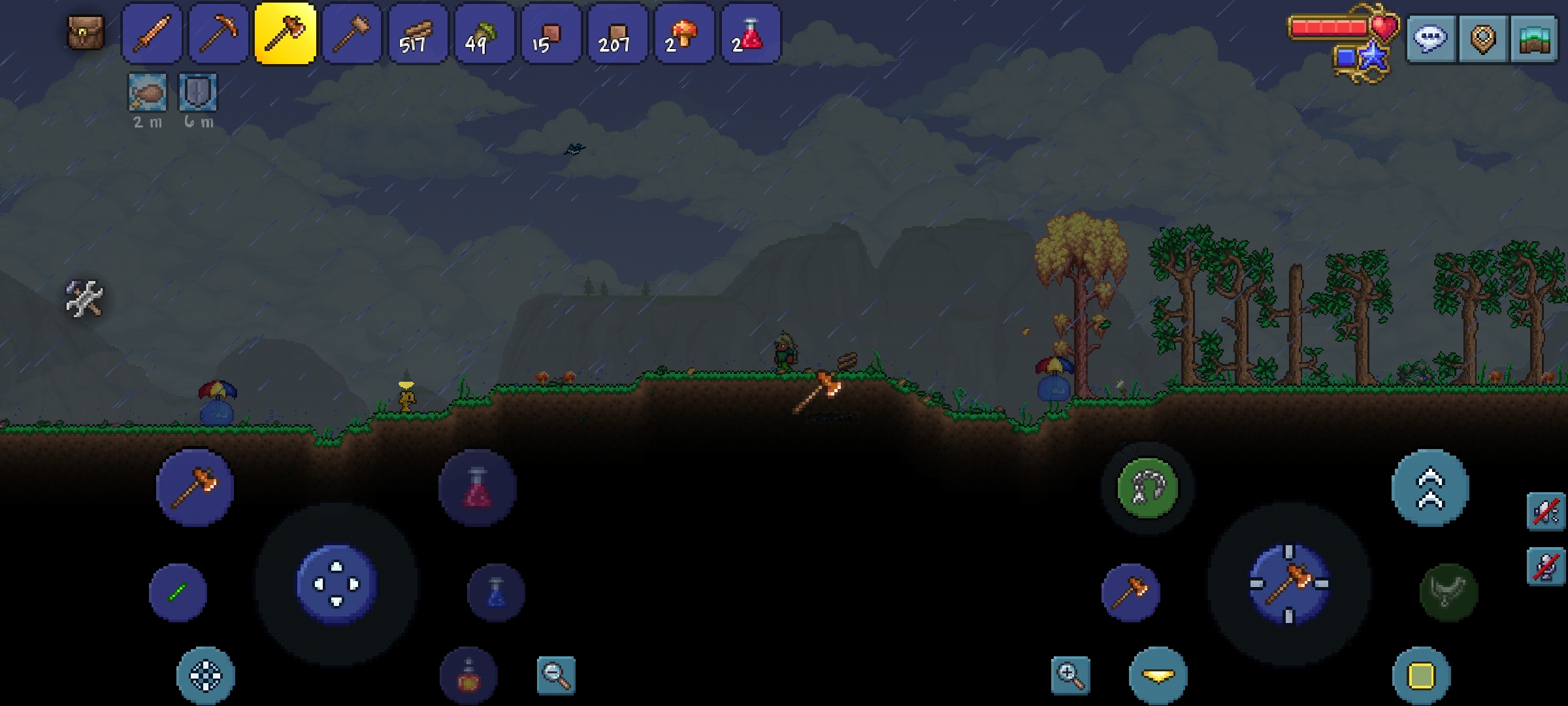Open the housing landscape button

pyautogui.click(x=1534, y=39)
